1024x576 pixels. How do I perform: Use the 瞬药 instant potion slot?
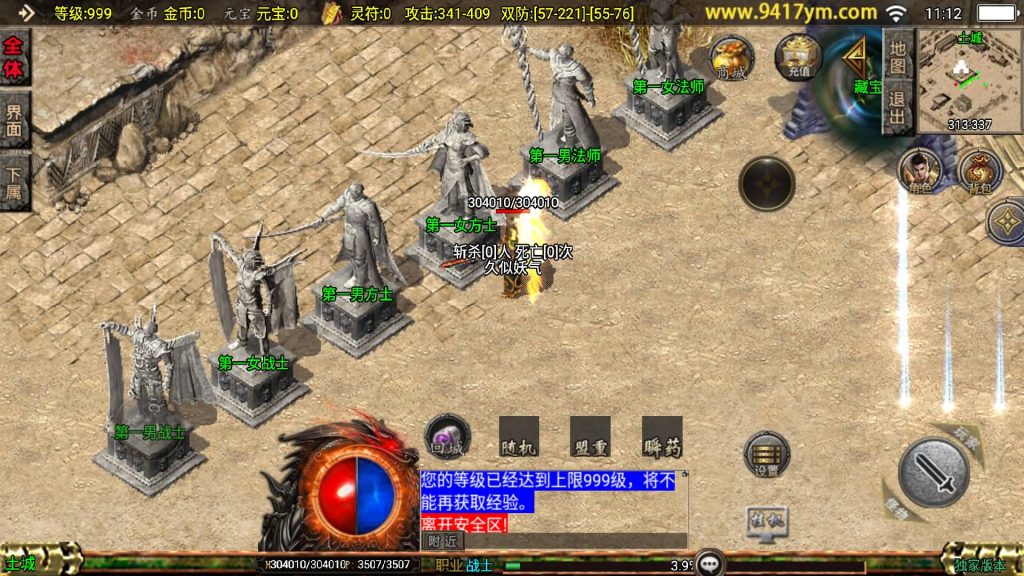662,437
